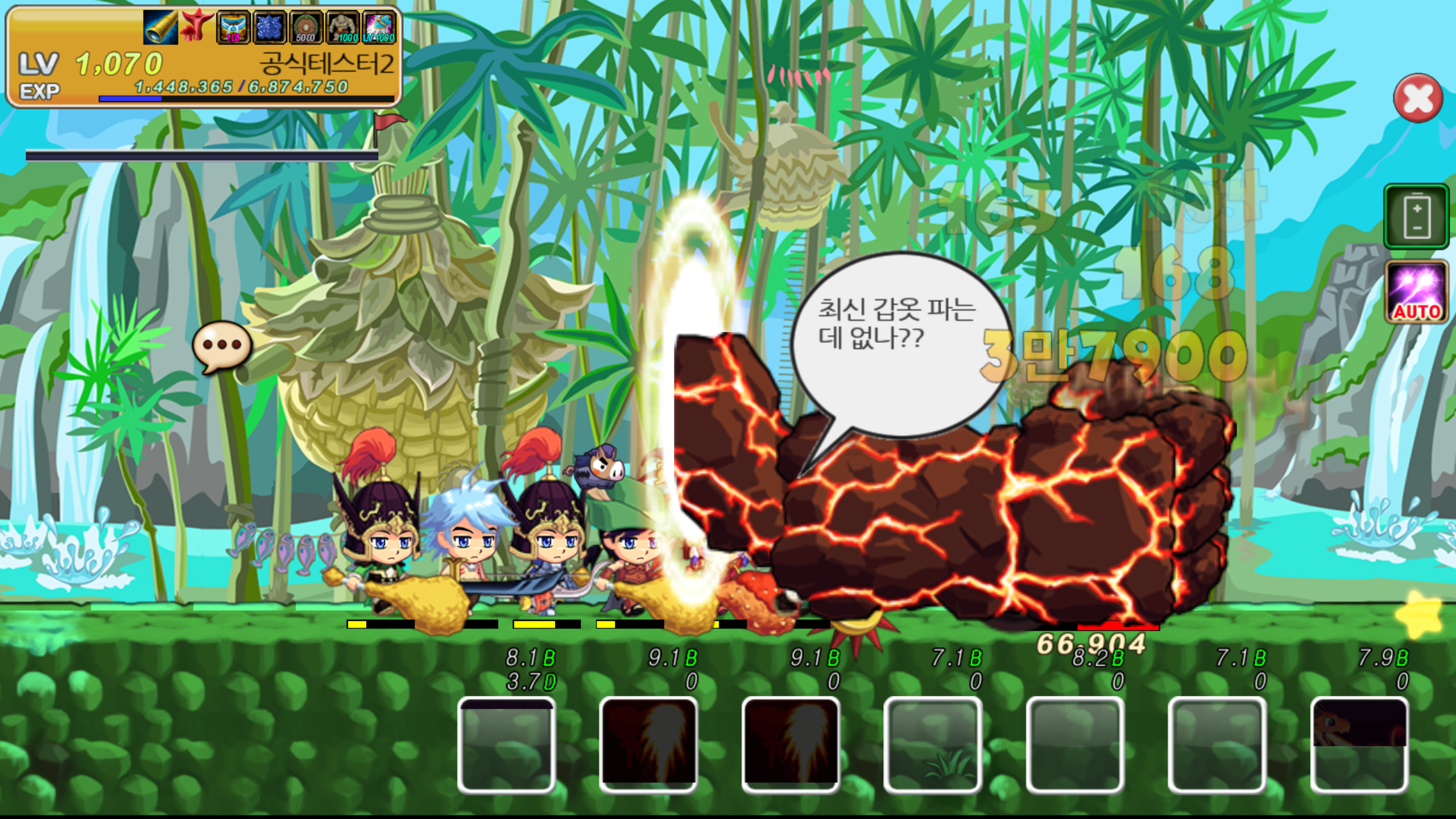The image size is (1456, 819).
Task: Click the EXP label in the status panel
Action: 40,91
